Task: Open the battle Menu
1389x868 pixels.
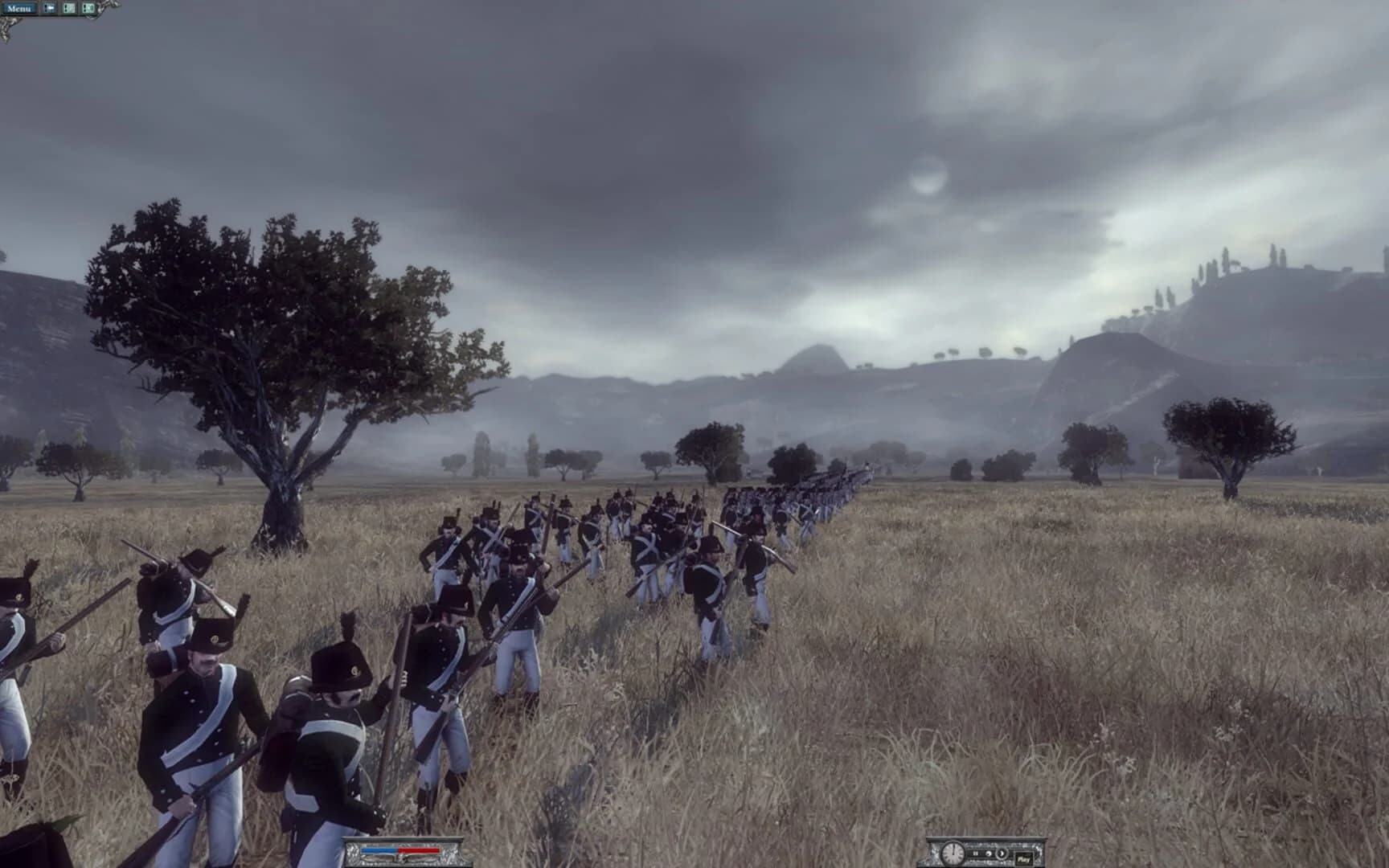Action: click(x=18, y=8)
